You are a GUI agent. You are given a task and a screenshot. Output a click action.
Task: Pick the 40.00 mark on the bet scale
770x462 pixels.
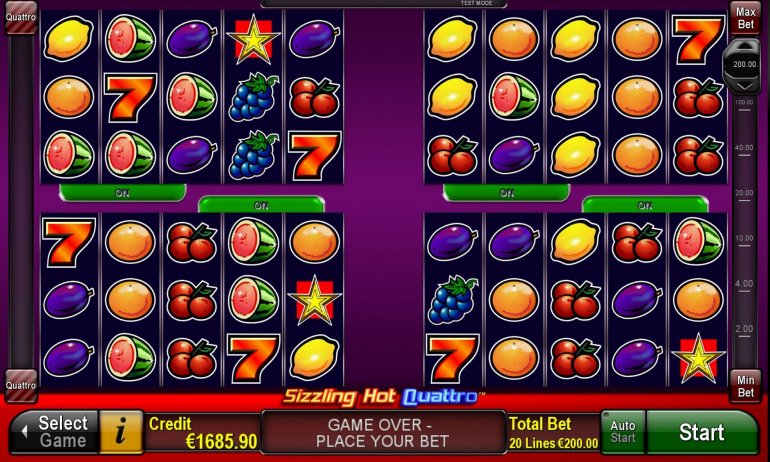[744, 148]
